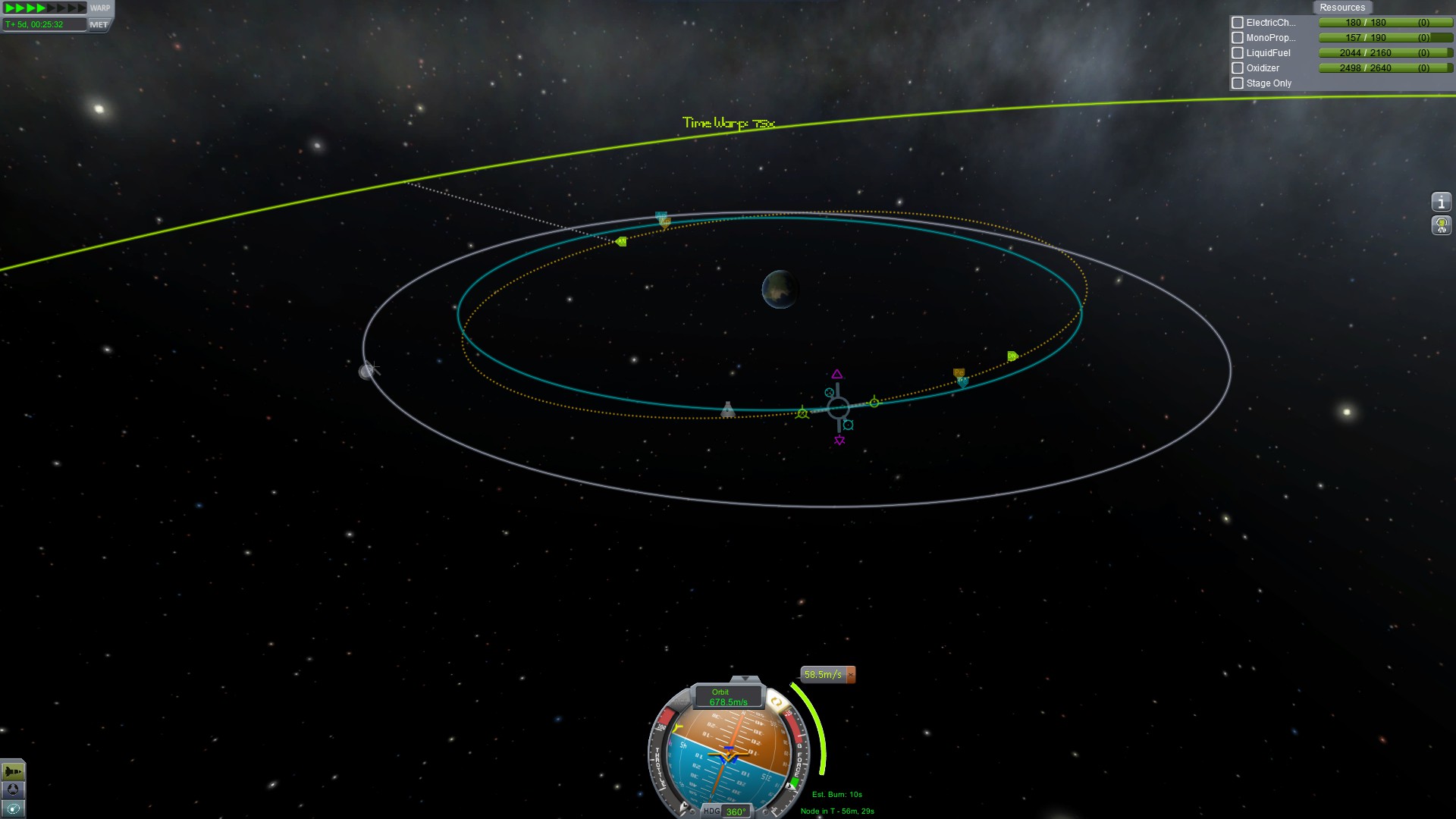Cycle the navball Orbit speed mode

[x=728, y=697]
